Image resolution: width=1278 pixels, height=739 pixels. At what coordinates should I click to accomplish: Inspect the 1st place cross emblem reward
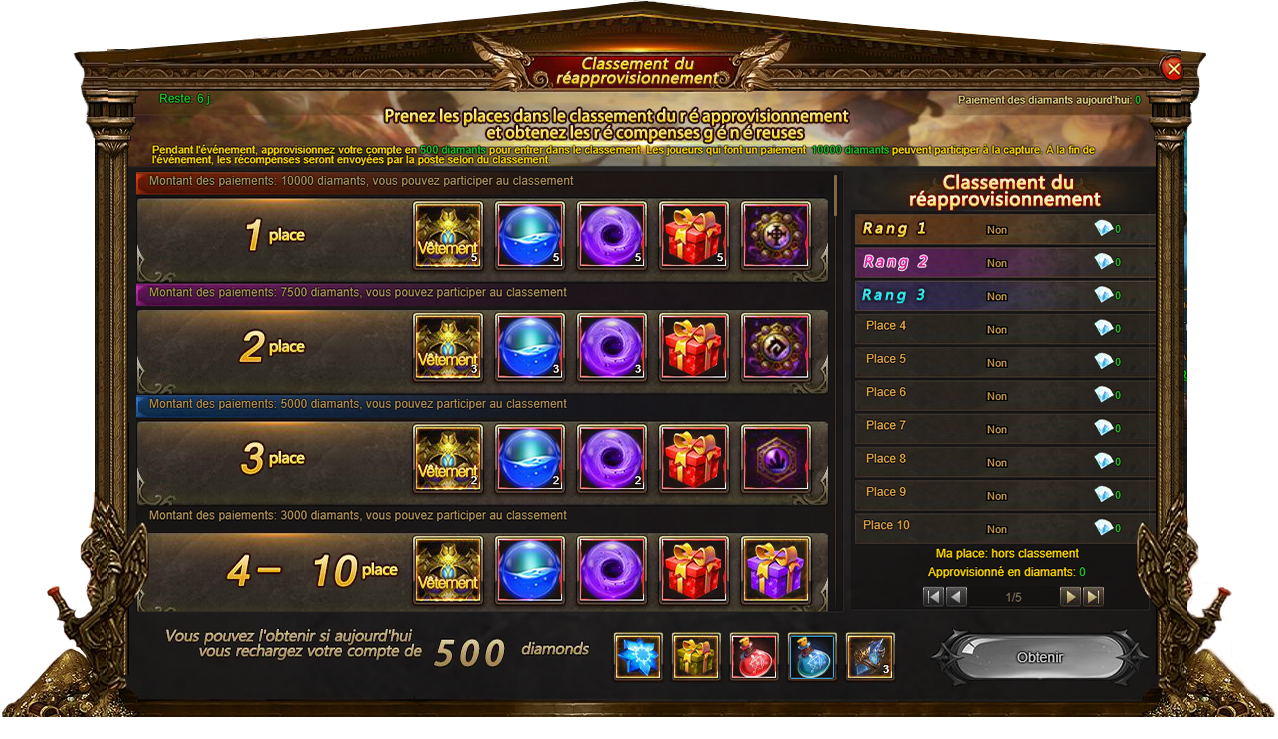[x=776, y=235]
